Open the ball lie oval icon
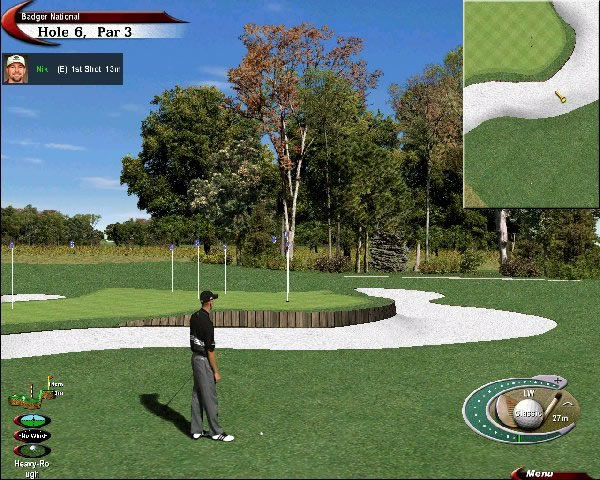 pos(32,450)
